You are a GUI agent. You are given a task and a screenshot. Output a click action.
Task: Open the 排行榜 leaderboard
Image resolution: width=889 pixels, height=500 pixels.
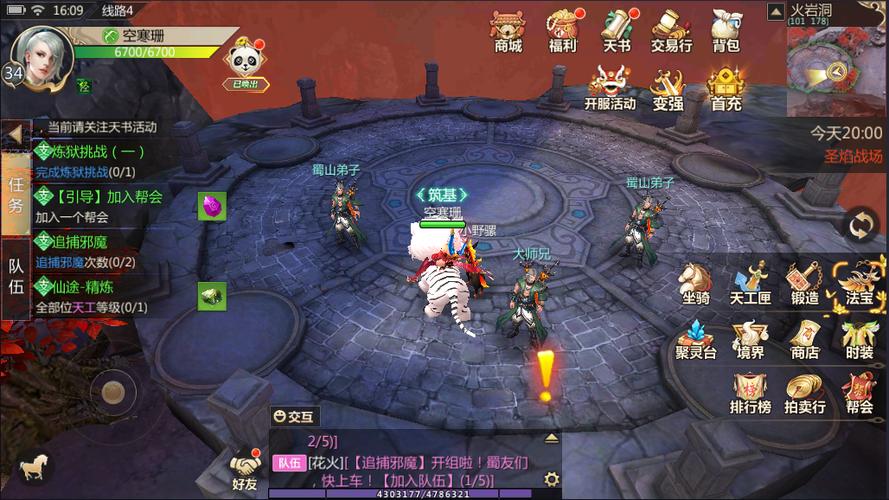tap(750, 394)
